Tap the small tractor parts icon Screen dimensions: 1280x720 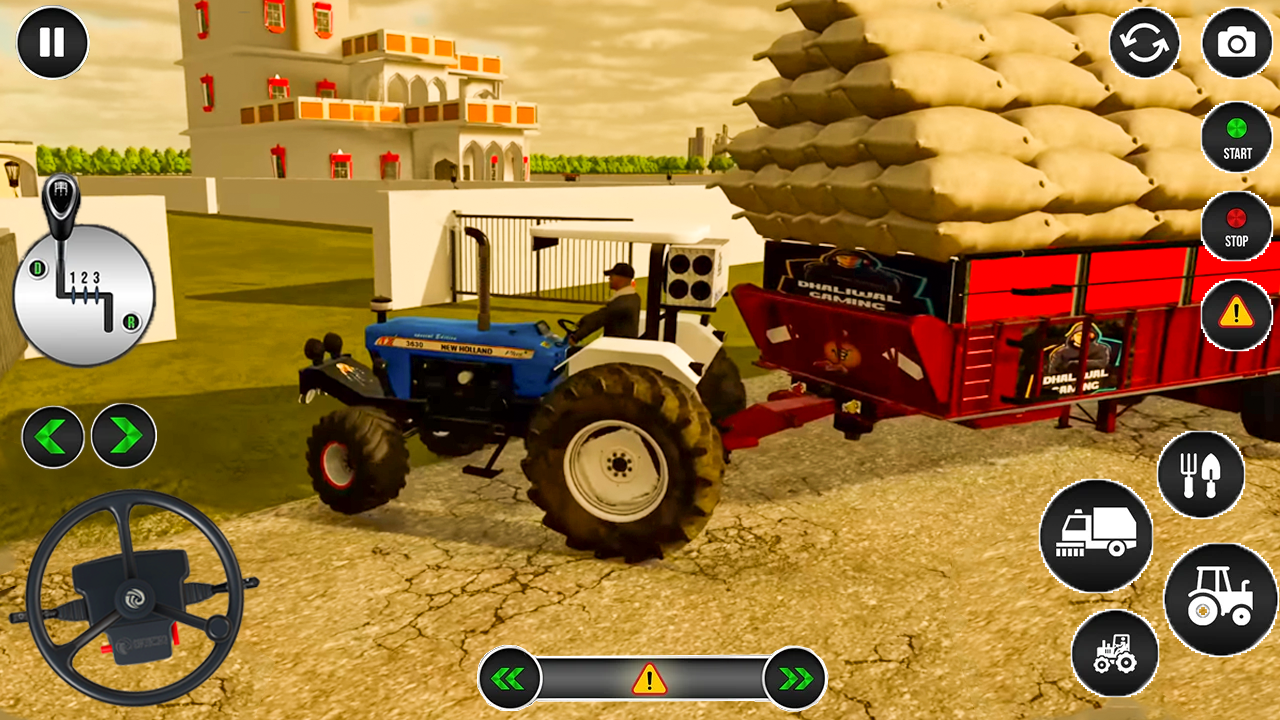click(1116, 654)
